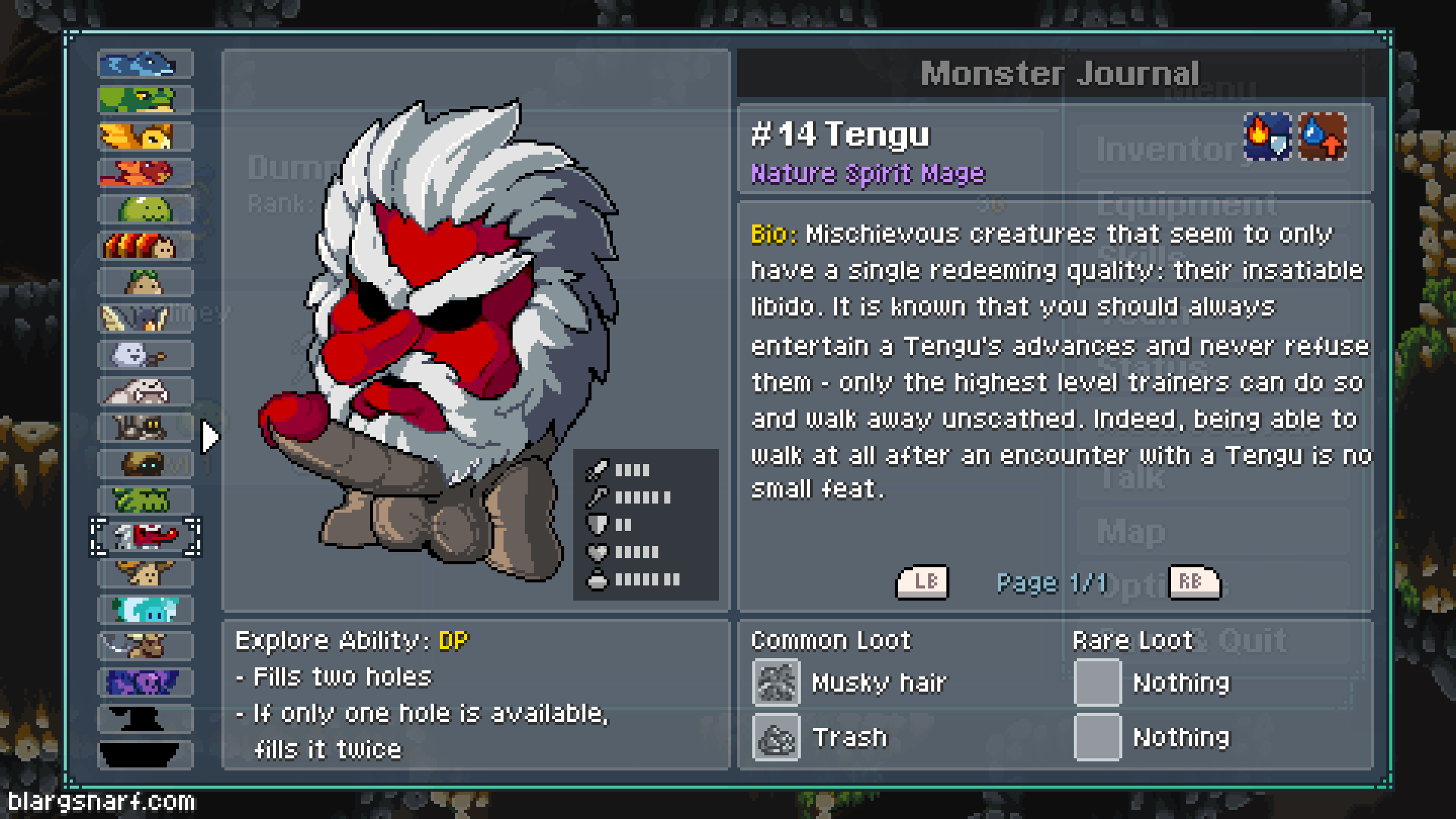Choose the leaf-topped sprout monster entry
This screenshot has width=1456, height=819.
(145, 282)
